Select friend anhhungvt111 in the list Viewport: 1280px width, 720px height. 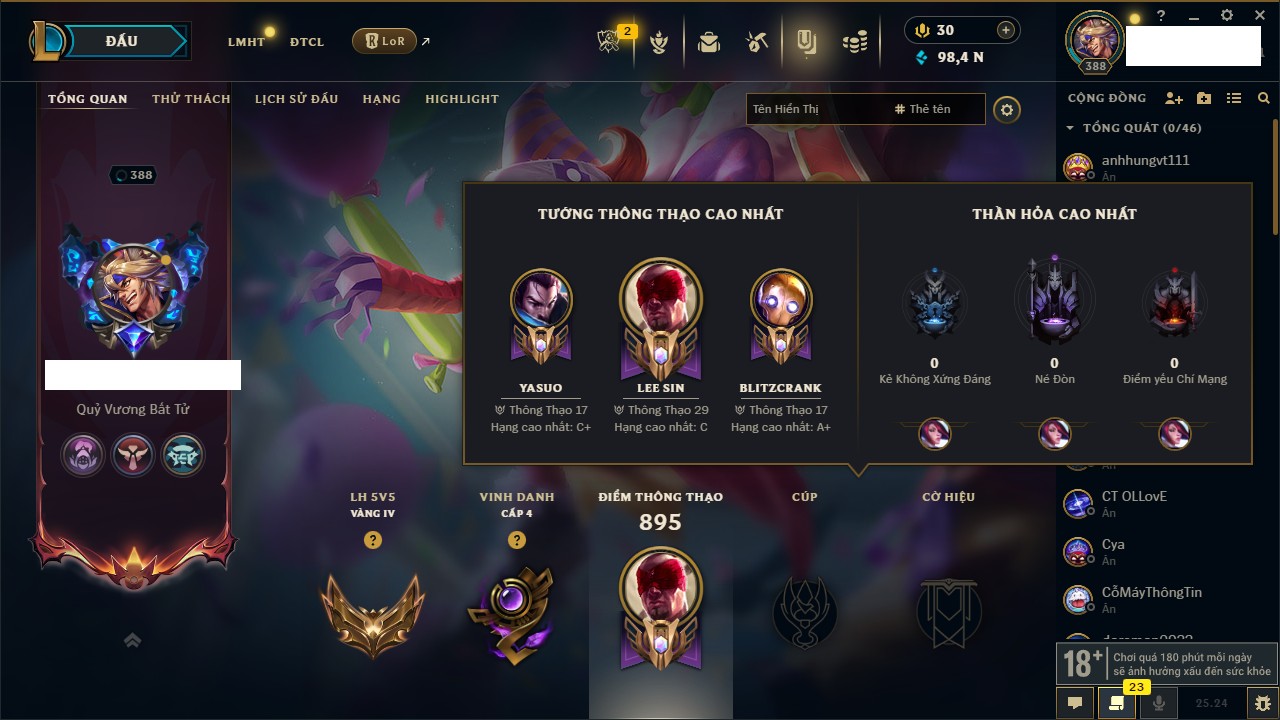pos(1145,161)
